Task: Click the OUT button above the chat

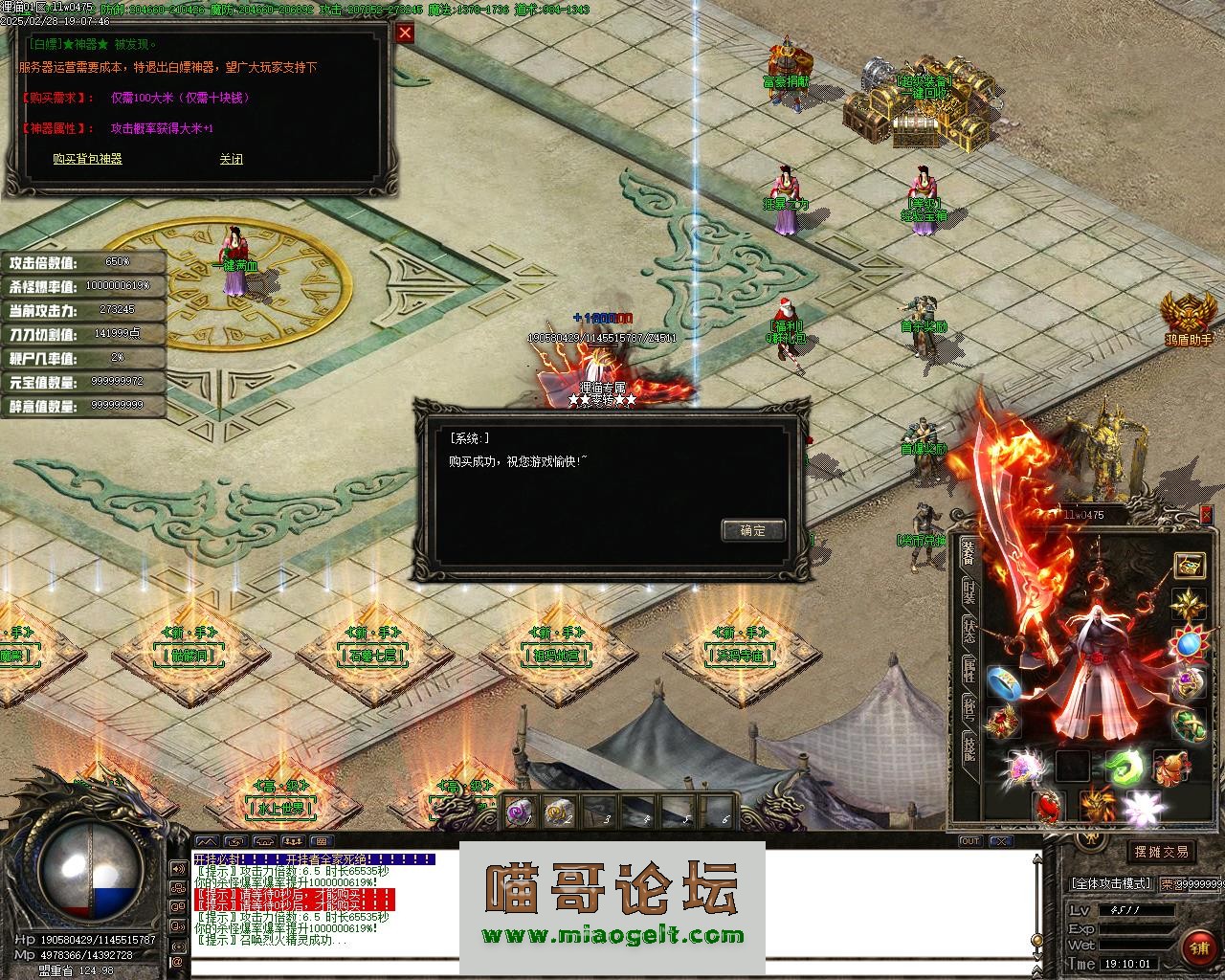Action: click(969, 841)
